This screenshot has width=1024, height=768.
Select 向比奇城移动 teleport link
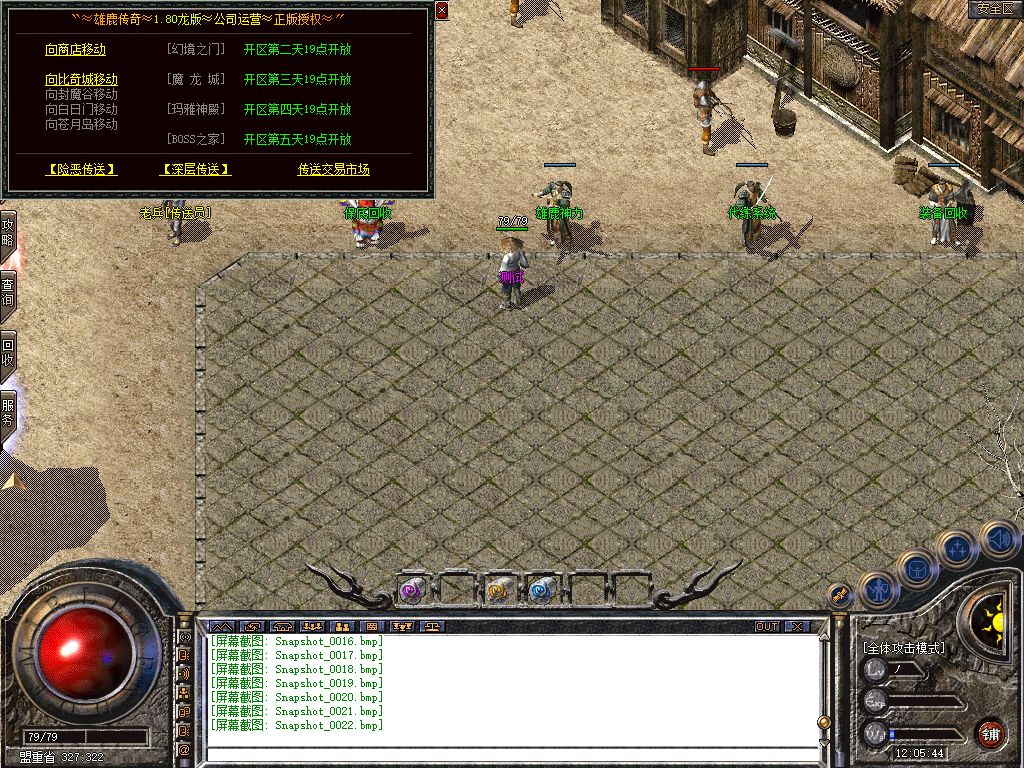(81, 80)
